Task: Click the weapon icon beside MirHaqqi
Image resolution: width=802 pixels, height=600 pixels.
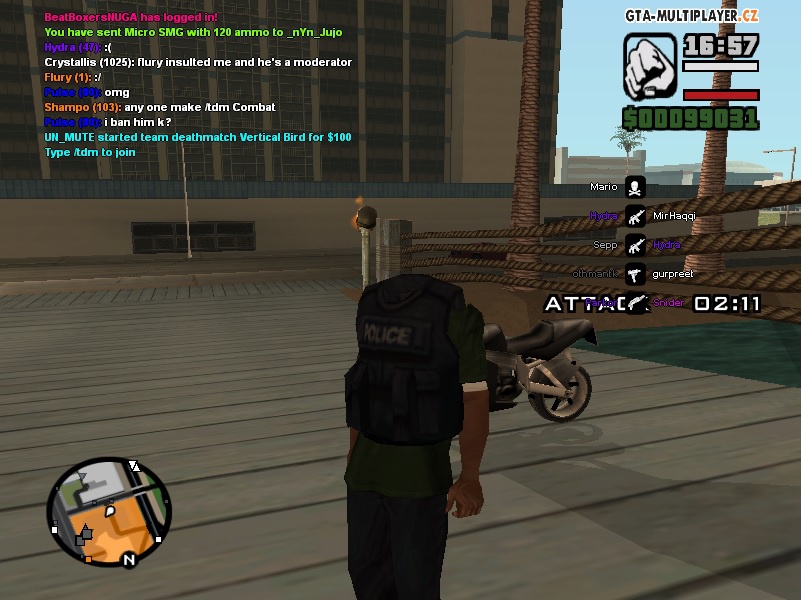Action: [x=635, y=216]
